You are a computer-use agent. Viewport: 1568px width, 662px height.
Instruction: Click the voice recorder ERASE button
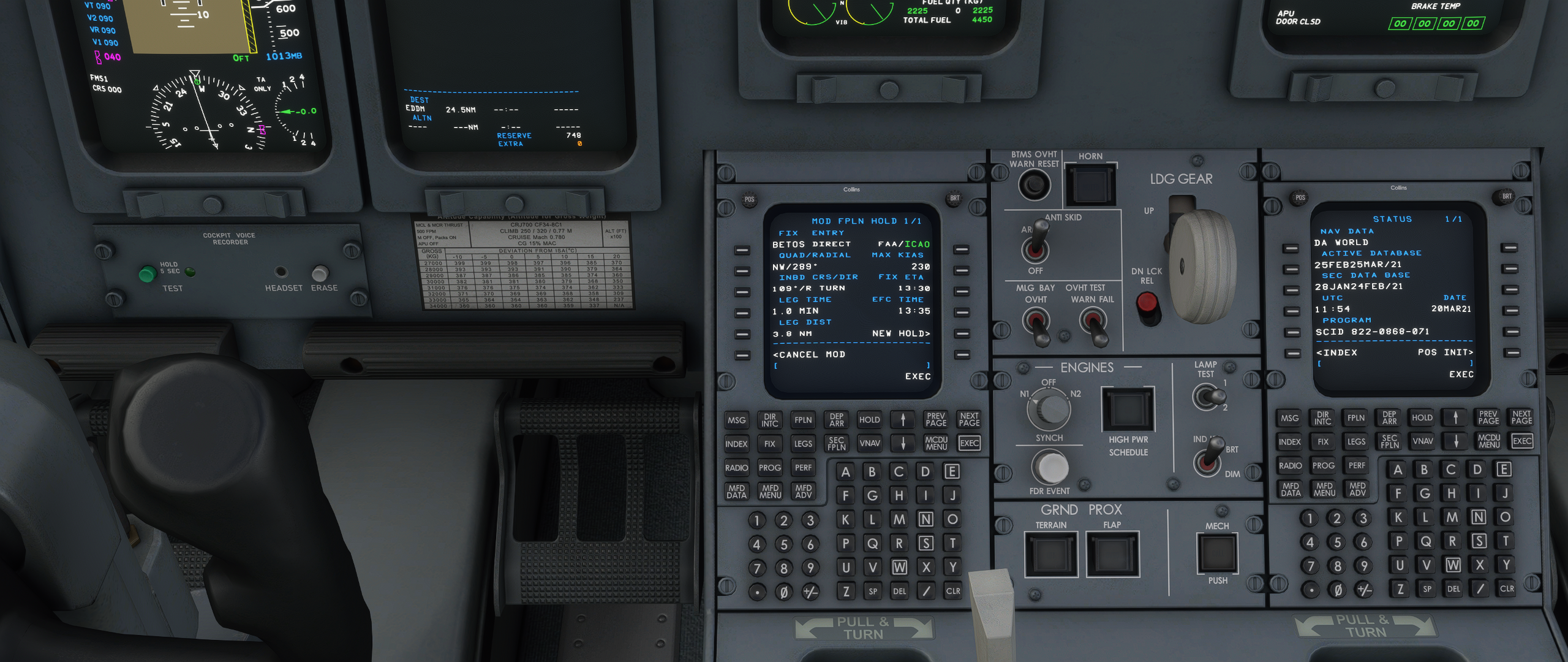320,273
